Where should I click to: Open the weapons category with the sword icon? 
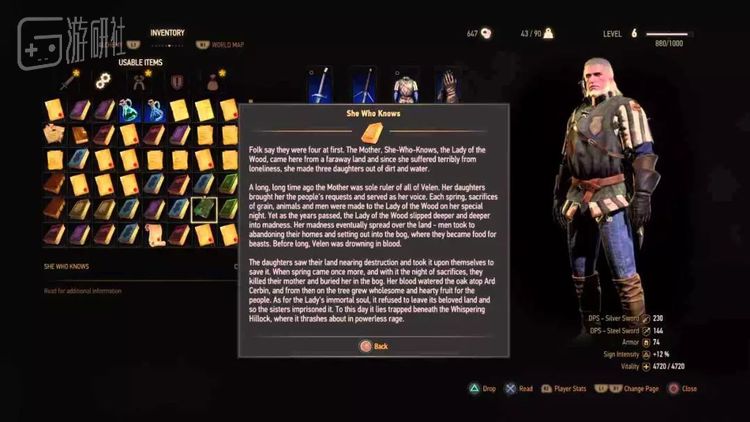(x=69, y=80)
